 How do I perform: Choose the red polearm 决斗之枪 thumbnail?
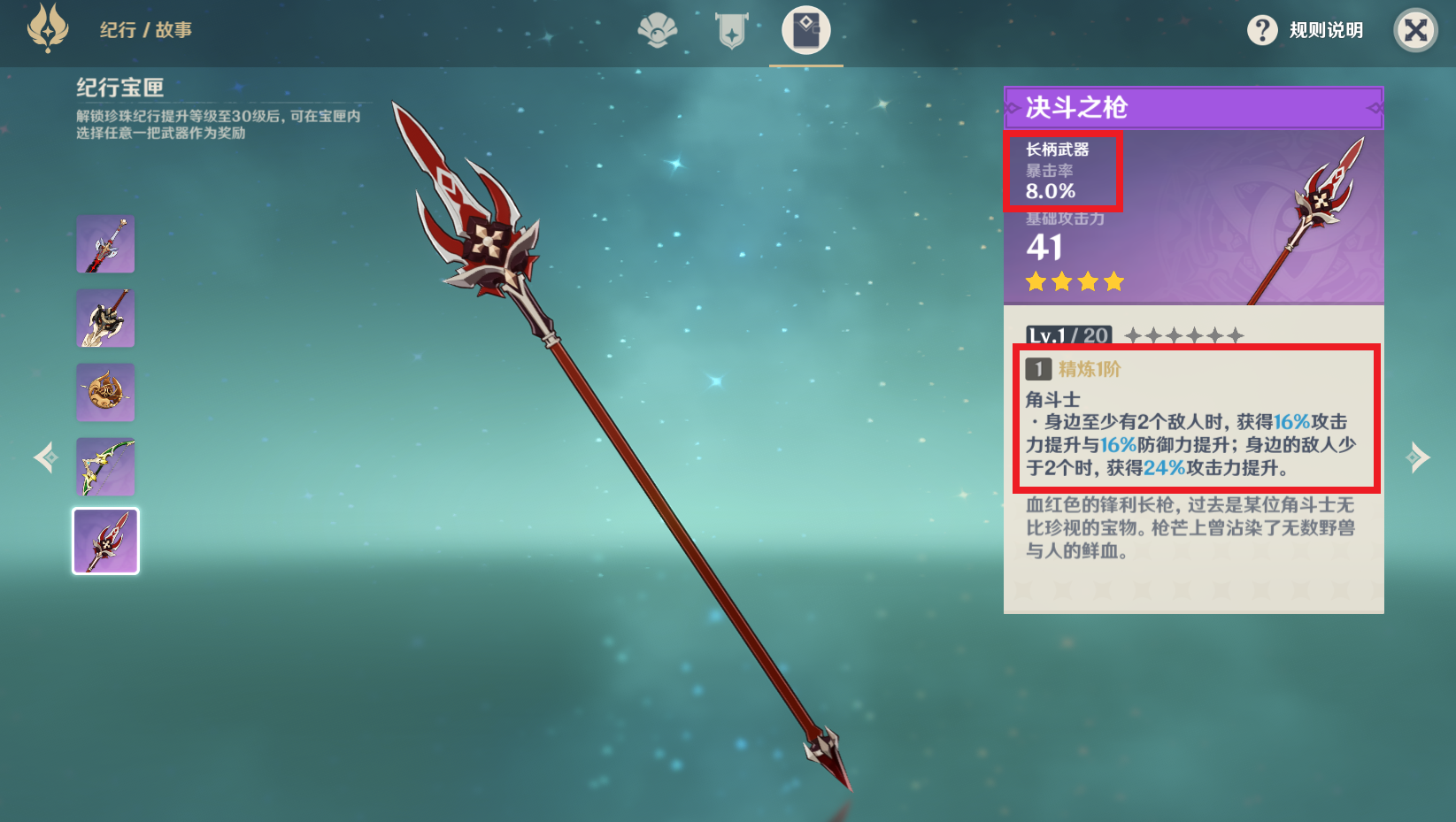coord(105,541)
